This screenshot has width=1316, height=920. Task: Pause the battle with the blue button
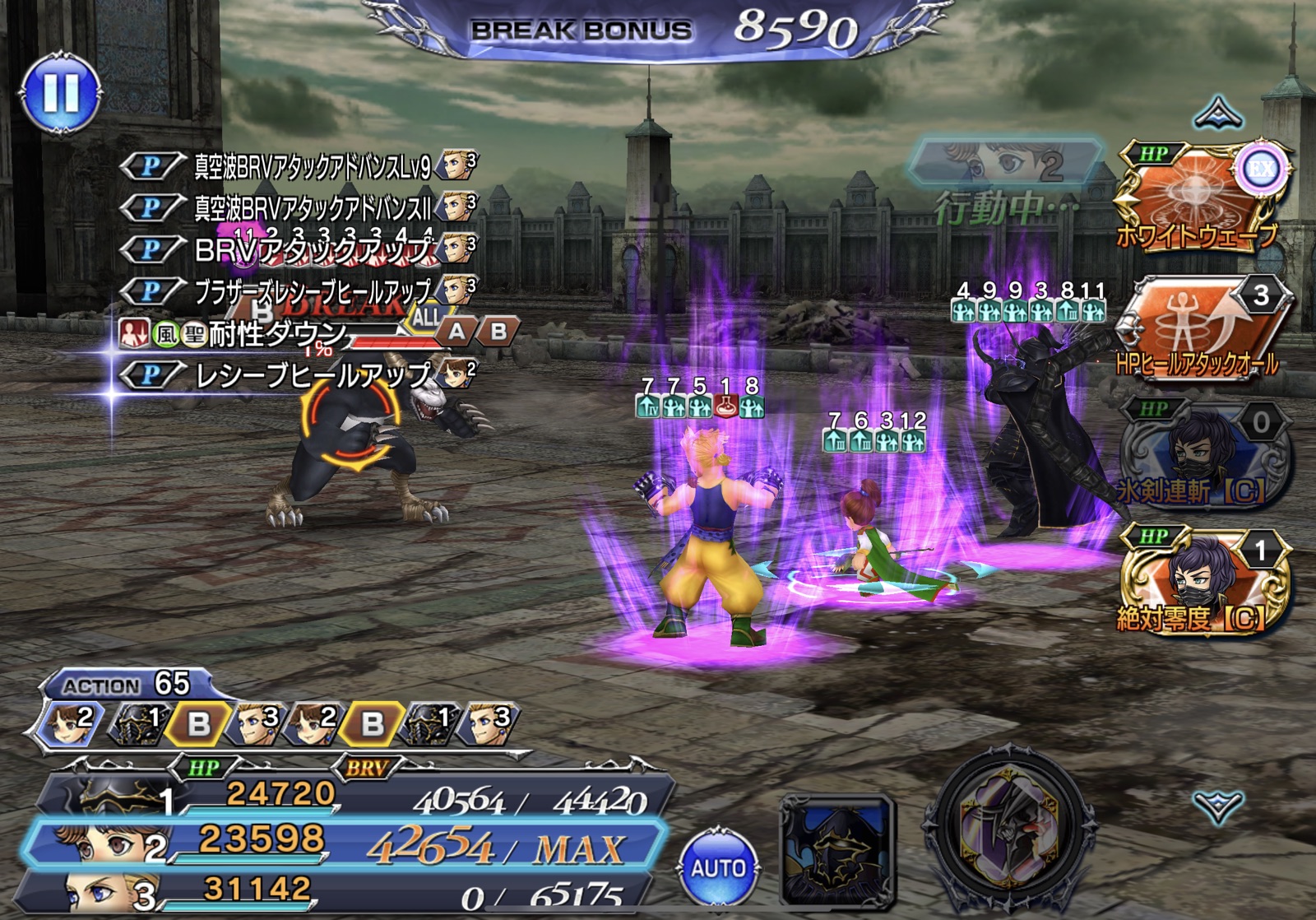(x=61, y=91)
